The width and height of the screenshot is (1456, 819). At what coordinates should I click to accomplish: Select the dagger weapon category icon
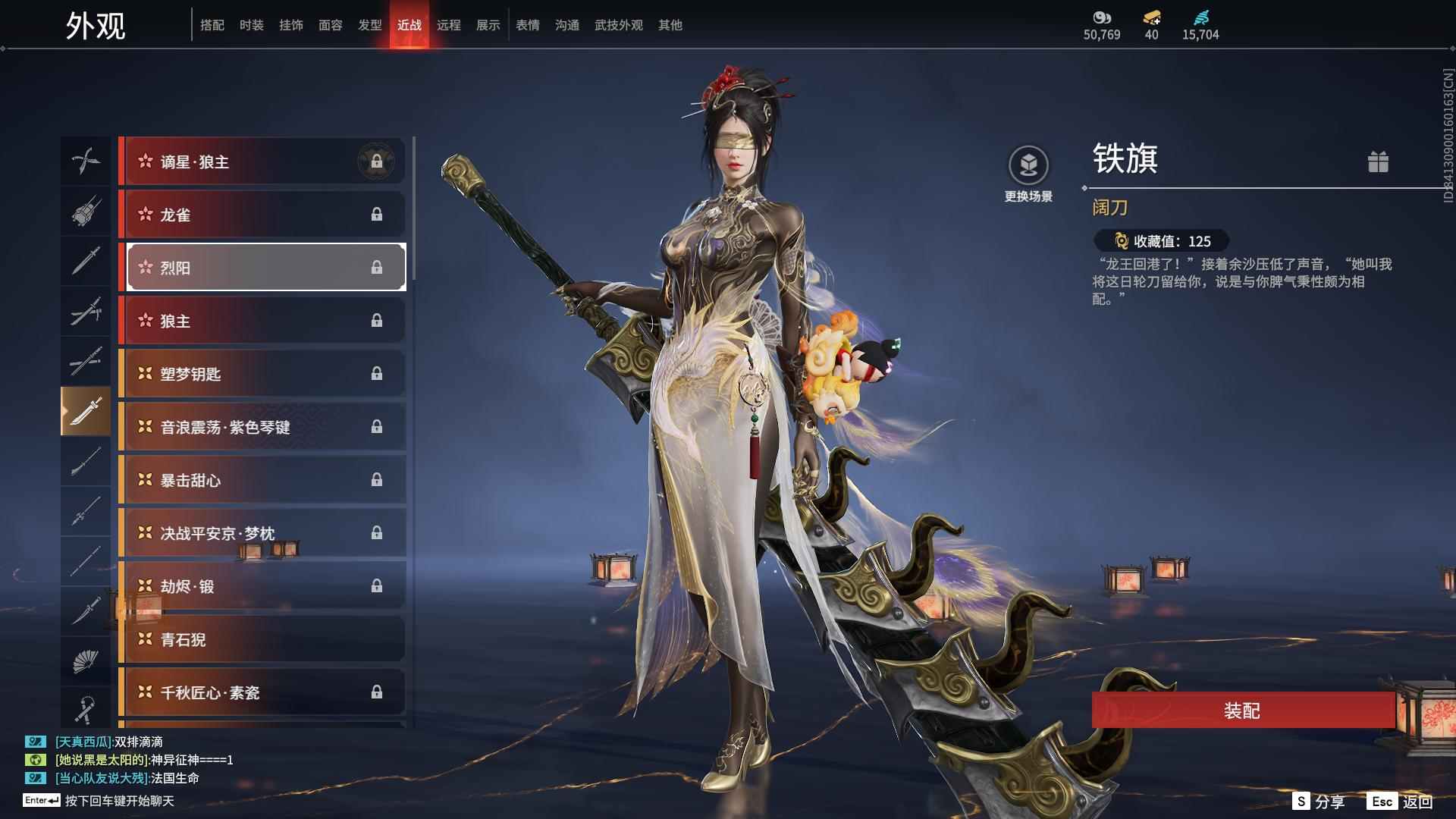[x=86, y=261]
